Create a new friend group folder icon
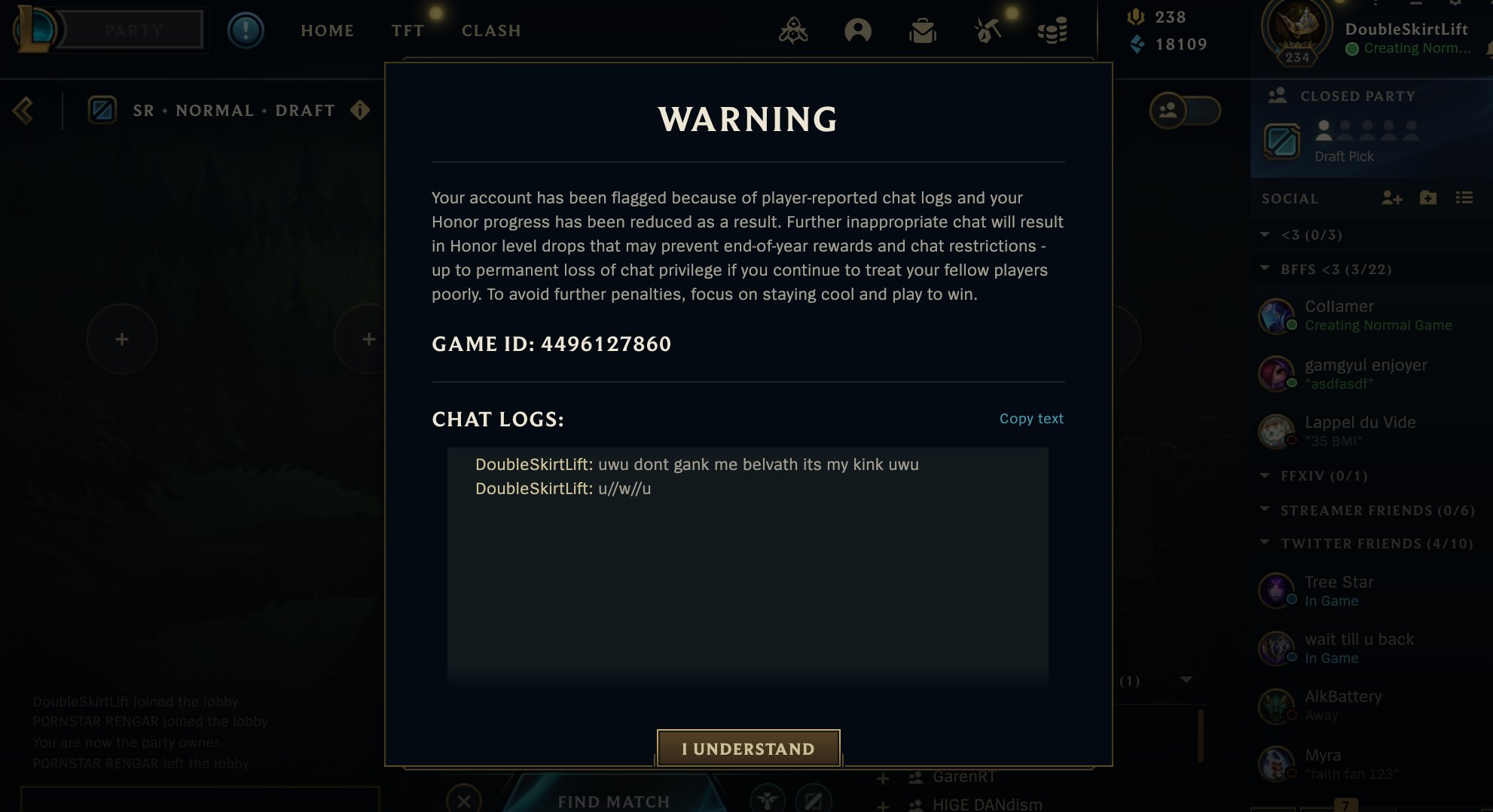Viewport: 1493px width, 812px height. click(1428, 198)
